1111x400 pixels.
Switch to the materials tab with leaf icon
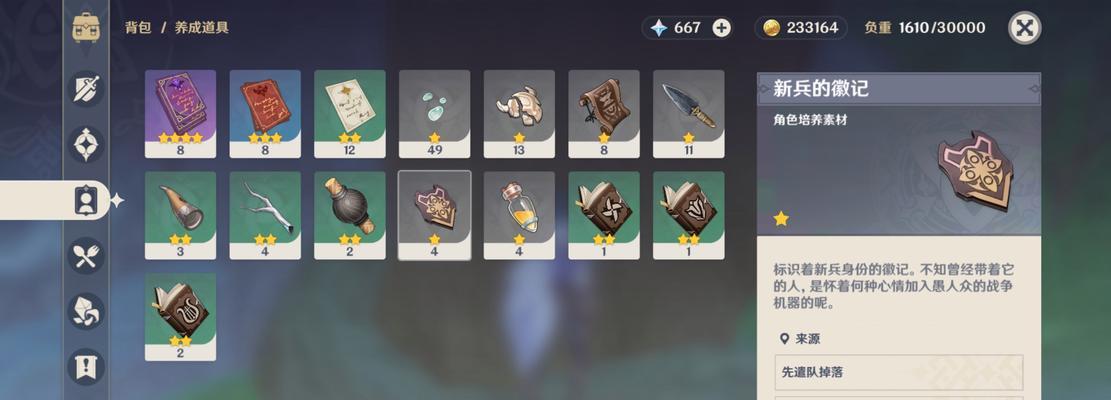point(86,311)
